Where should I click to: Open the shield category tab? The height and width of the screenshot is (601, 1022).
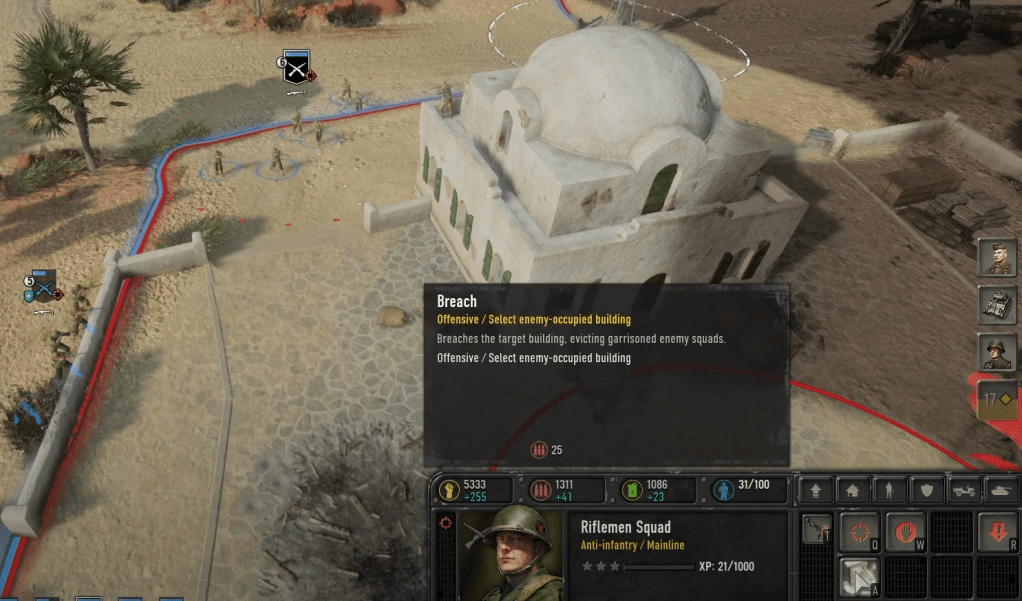click(x=927, y=491)
